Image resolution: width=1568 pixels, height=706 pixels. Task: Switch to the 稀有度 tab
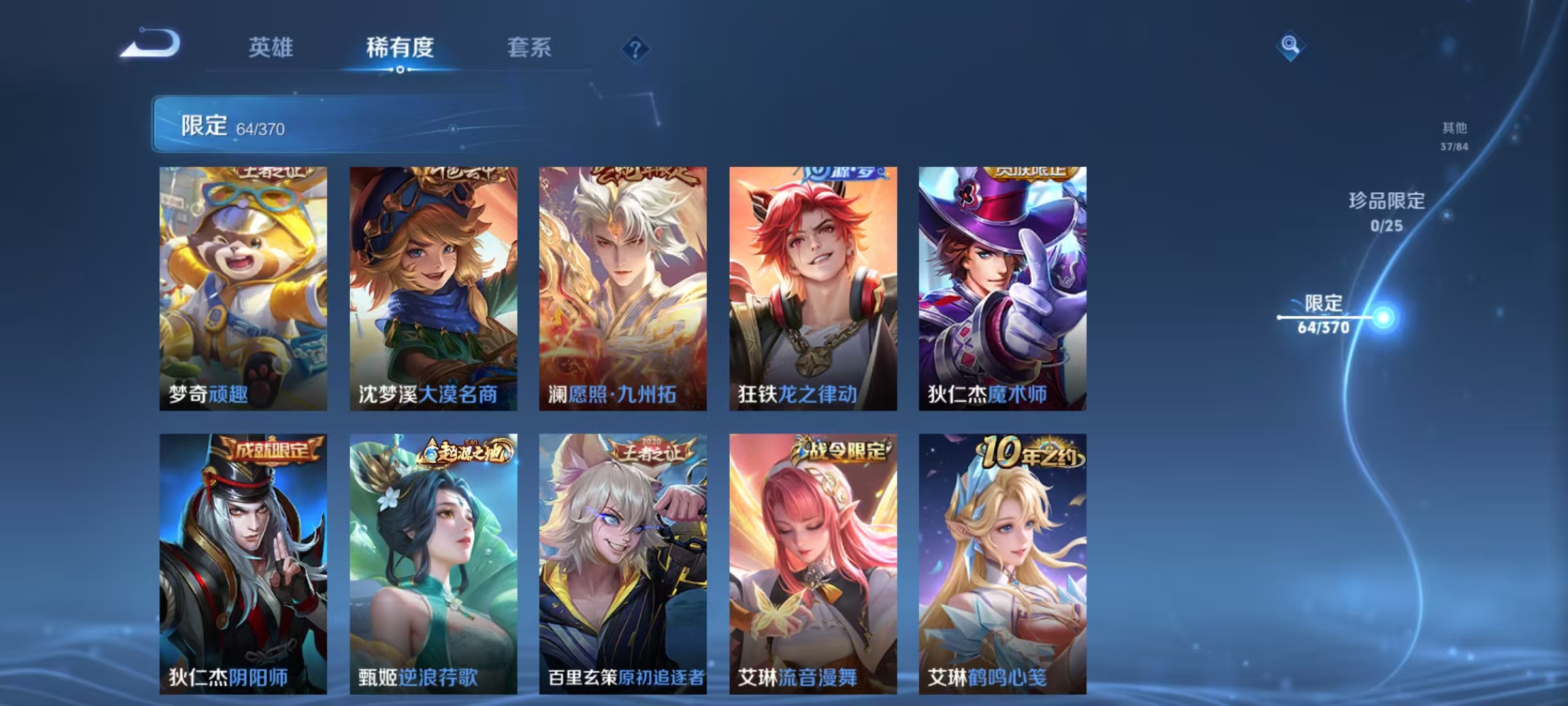click(x=399, y=48)
